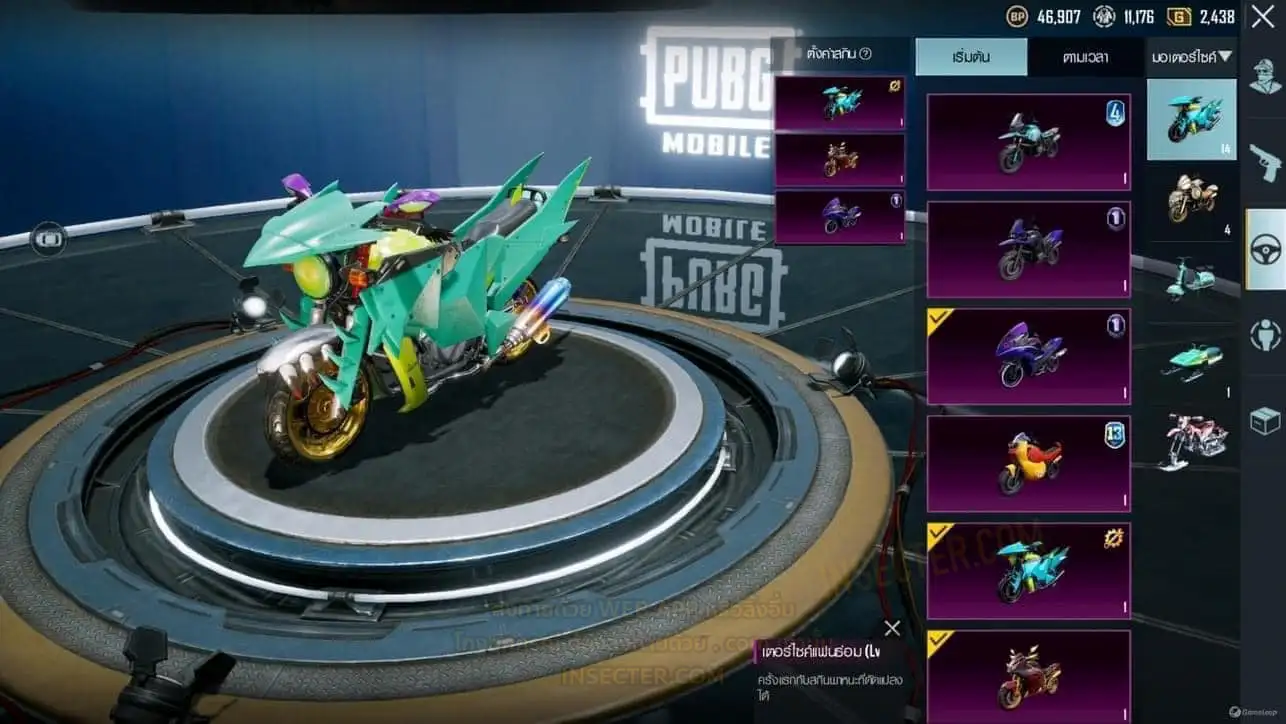Pick the red and gold motorcycle skin
This screenshot has height=724, width=1286.
(x=1028, y=676)
